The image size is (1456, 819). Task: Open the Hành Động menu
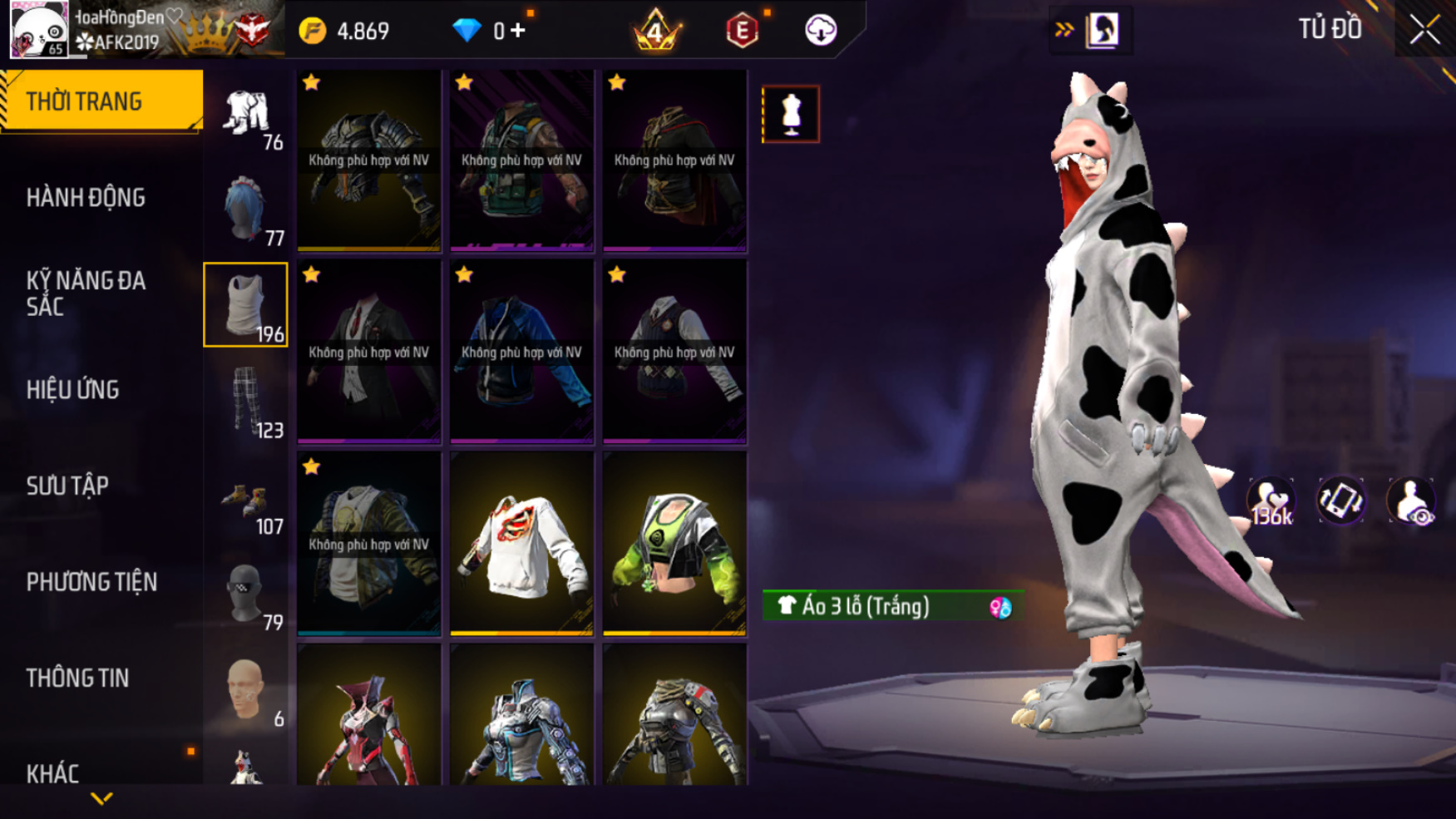[86, 198]
